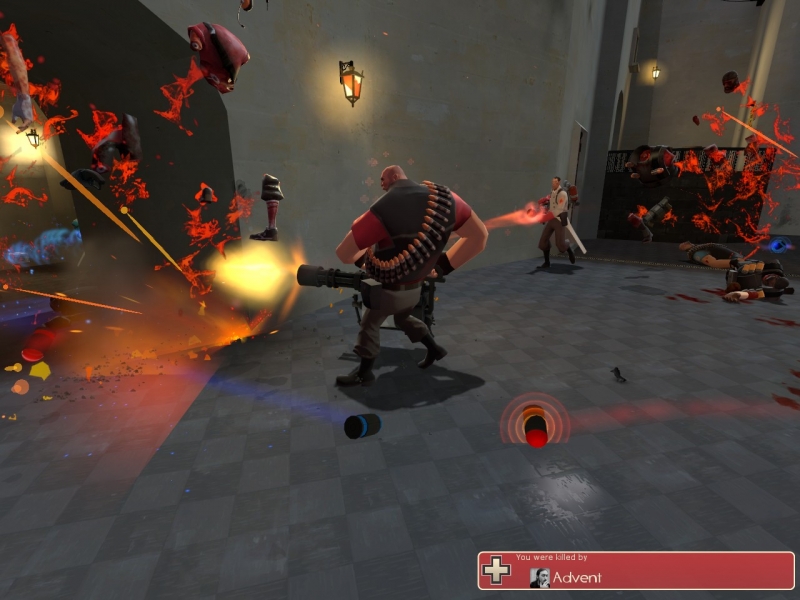Click the killer's health cross icon
Image resolution: width=800 pixels, height=600 pixels.
tap(497, 571)
